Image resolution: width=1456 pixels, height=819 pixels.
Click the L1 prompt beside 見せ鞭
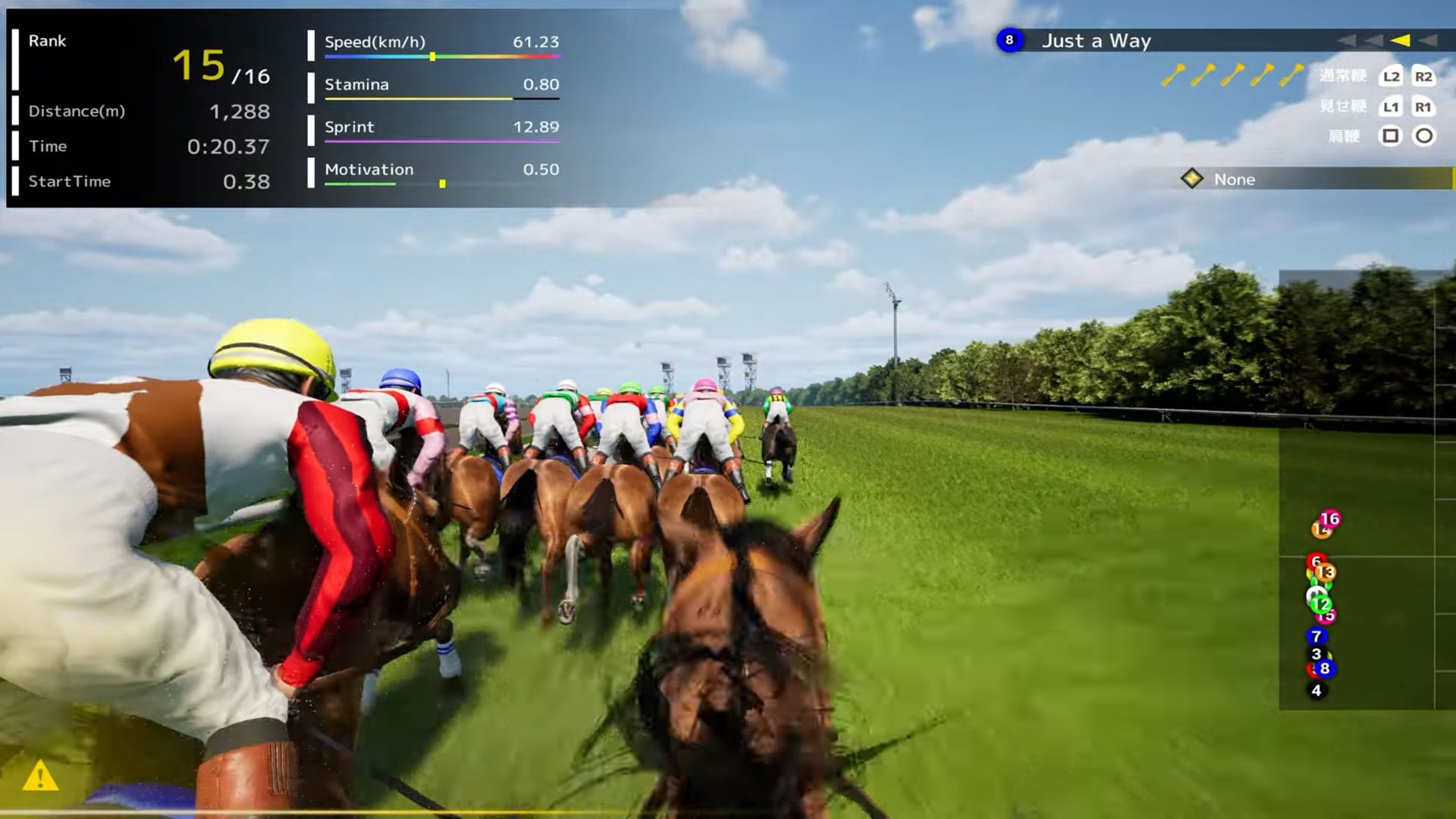click(x=1391, y=107)
